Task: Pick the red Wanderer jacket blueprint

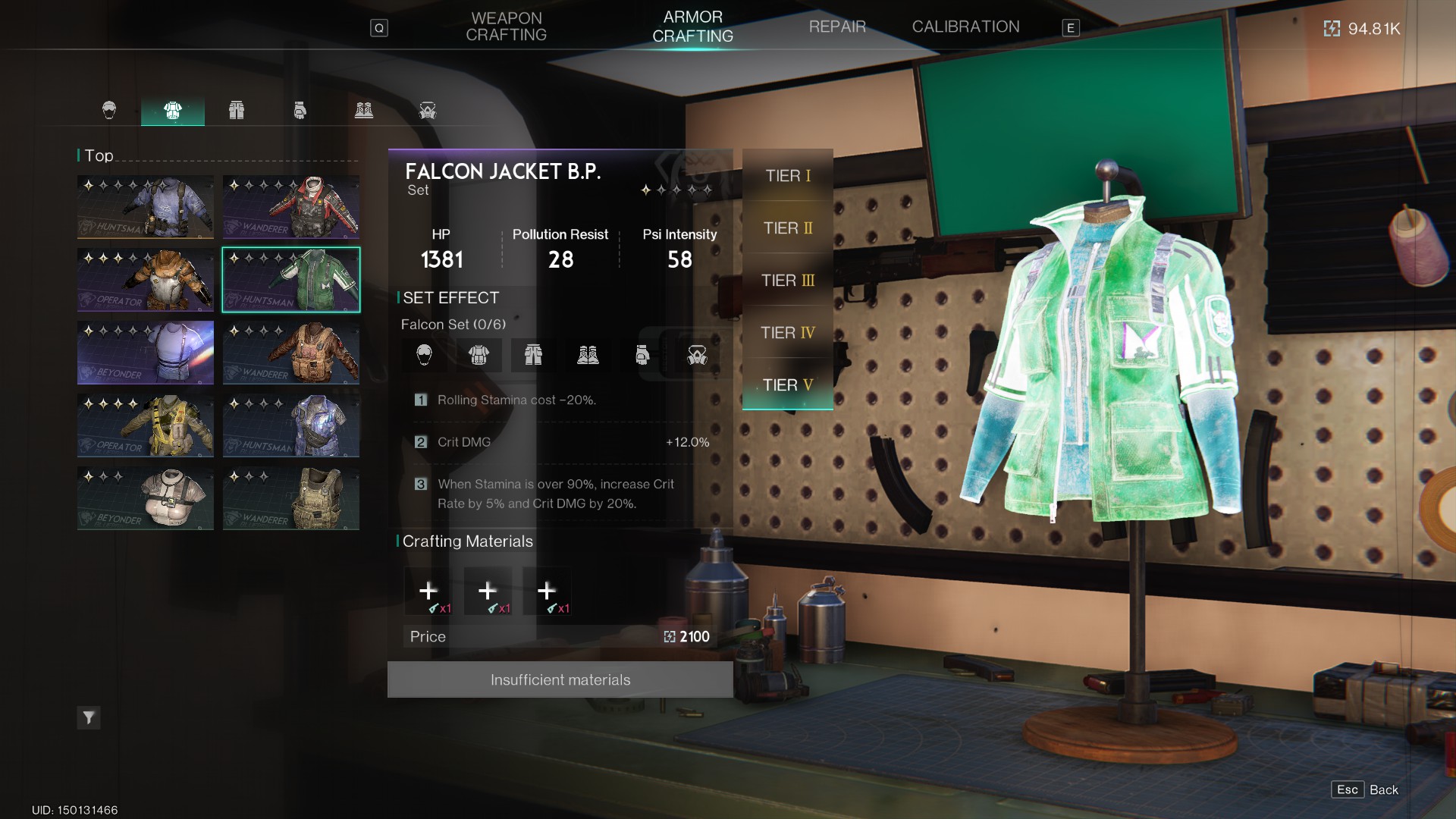Action: point(291,207)
